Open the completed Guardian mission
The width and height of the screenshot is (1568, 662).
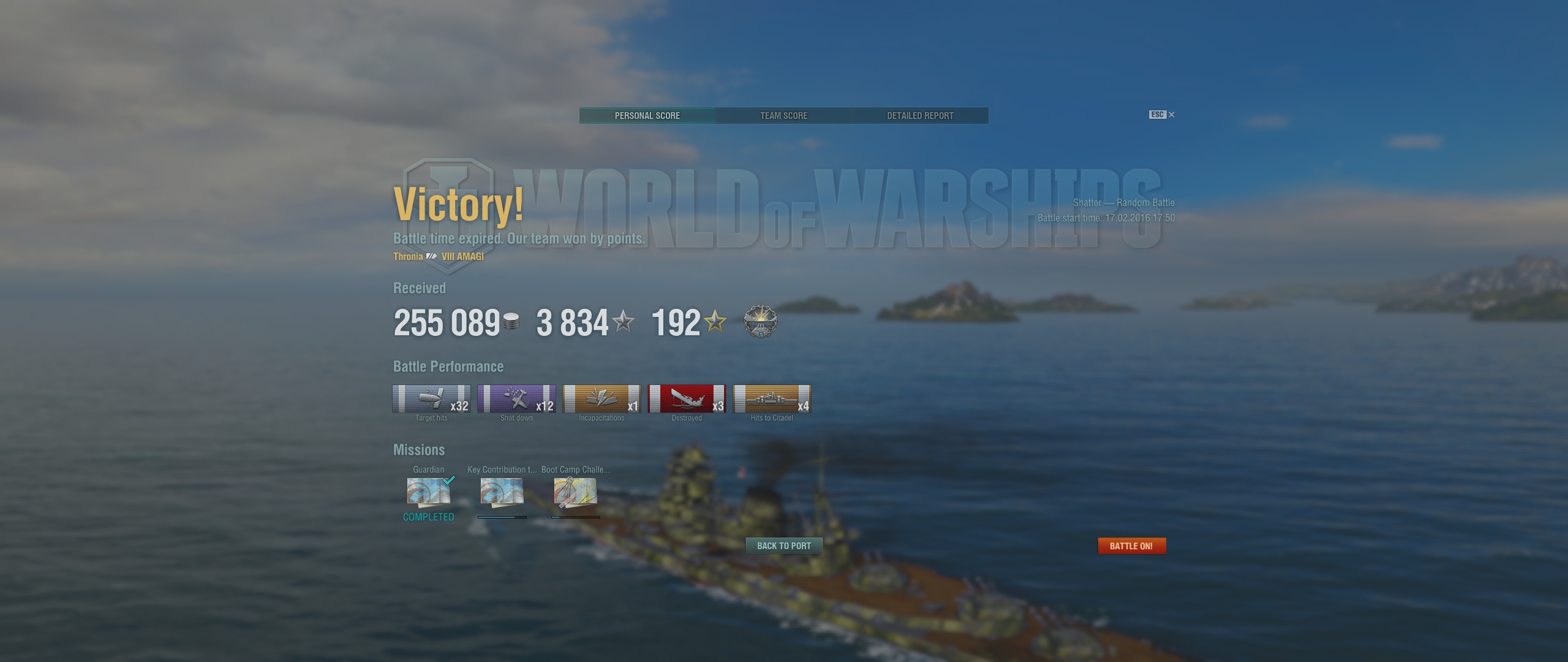click(429, 492)
